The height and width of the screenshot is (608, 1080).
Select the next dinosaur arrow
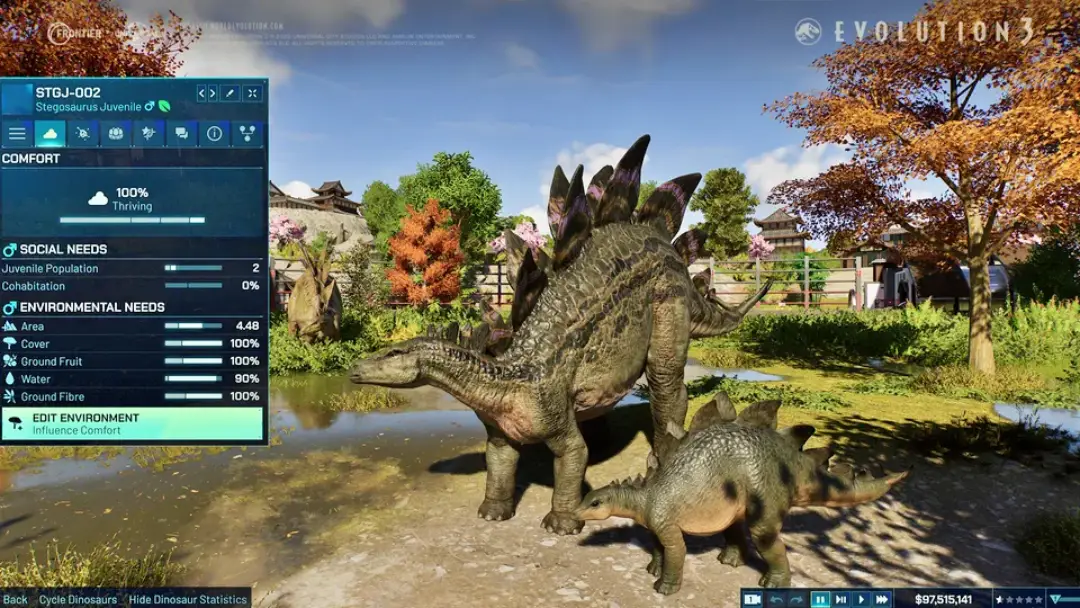click(212, 93)
